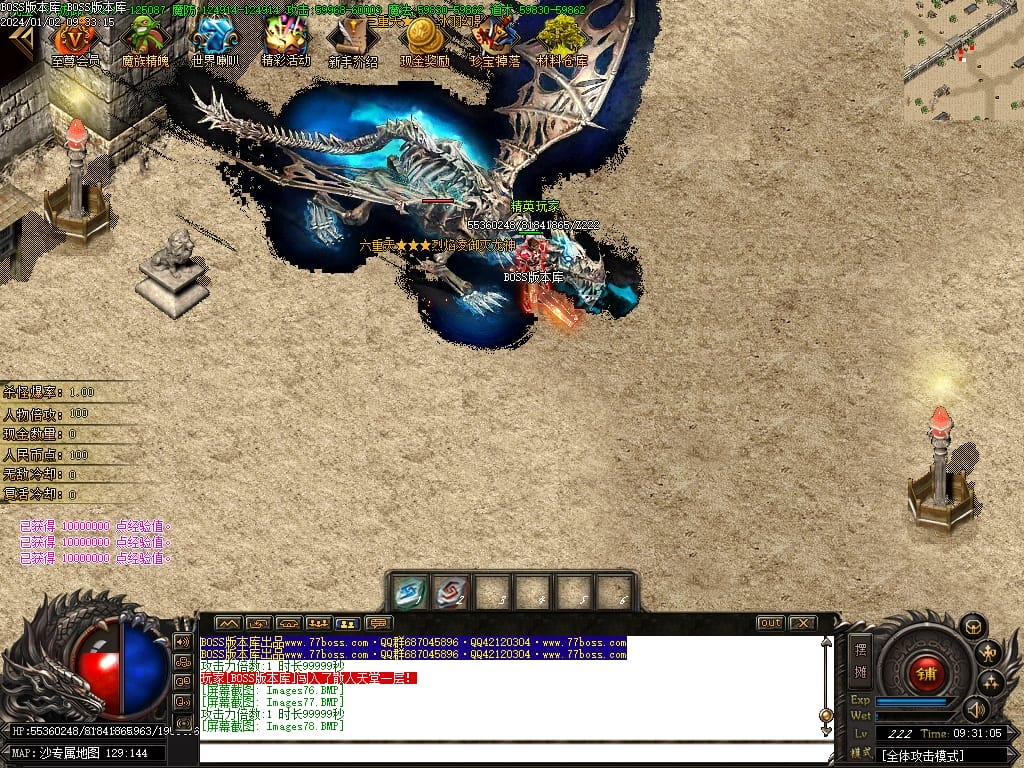Open the 至尊会员 VIP menu
The height and width of the screenshot is (768, 1024).
(75, 40)
